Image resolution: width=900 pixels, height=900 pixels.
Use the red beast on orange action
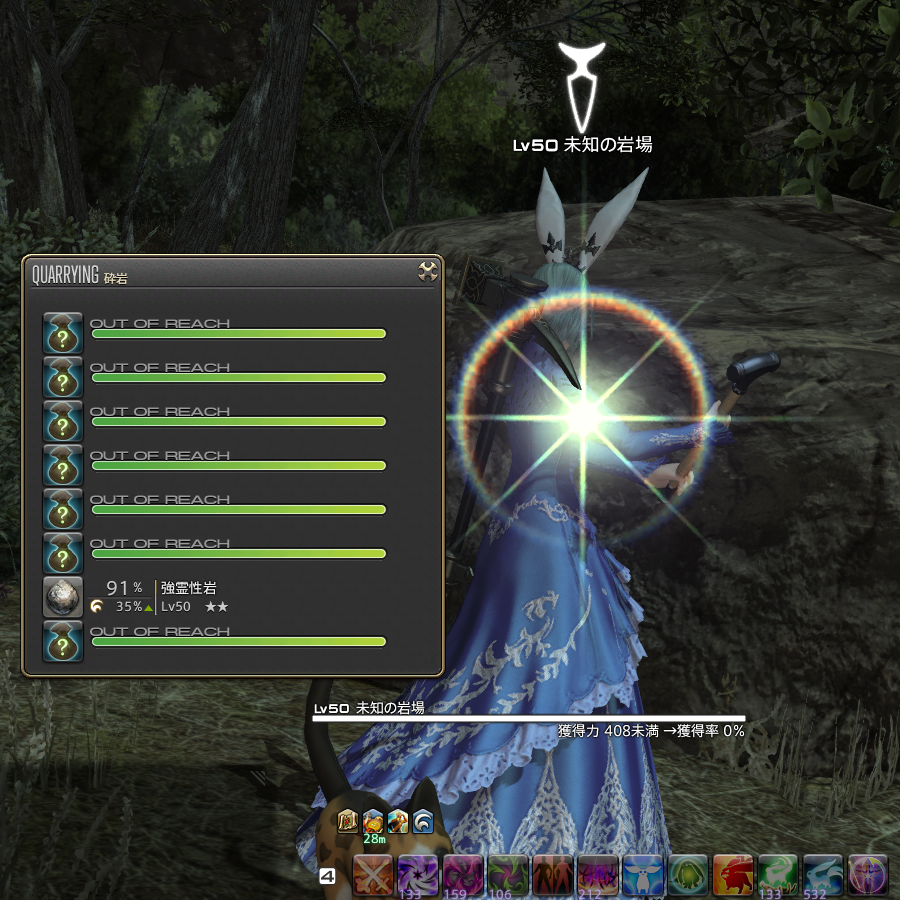(733, 875)
